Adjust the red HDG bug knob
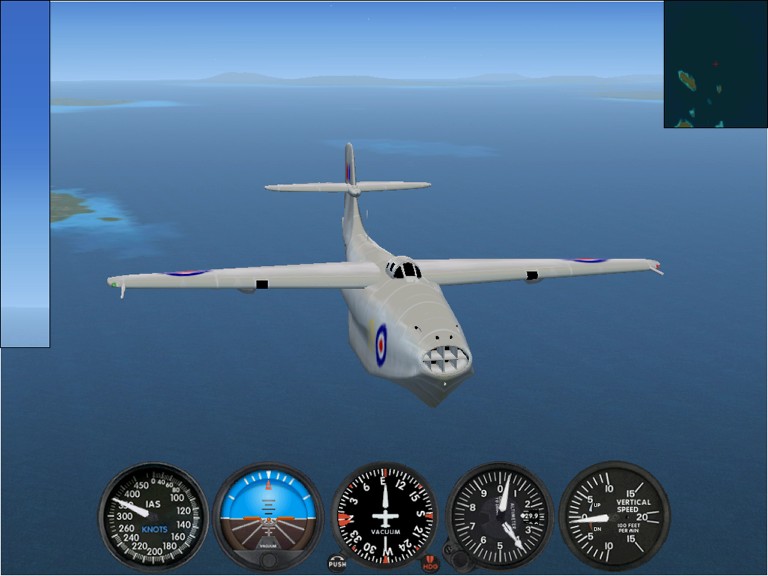The height and width of the screenshot is (576, 768). coord(431,563)
